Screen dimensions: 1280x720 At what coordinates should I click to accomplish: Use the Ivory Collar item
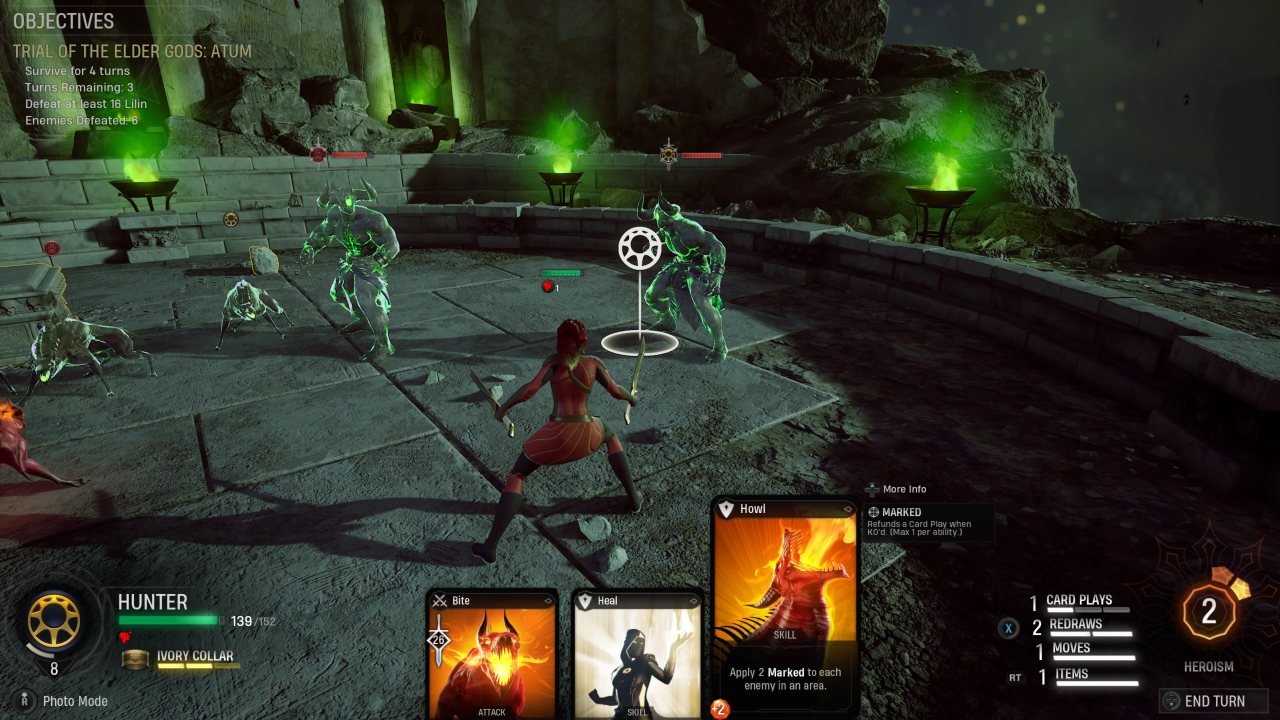coord(194,657)
